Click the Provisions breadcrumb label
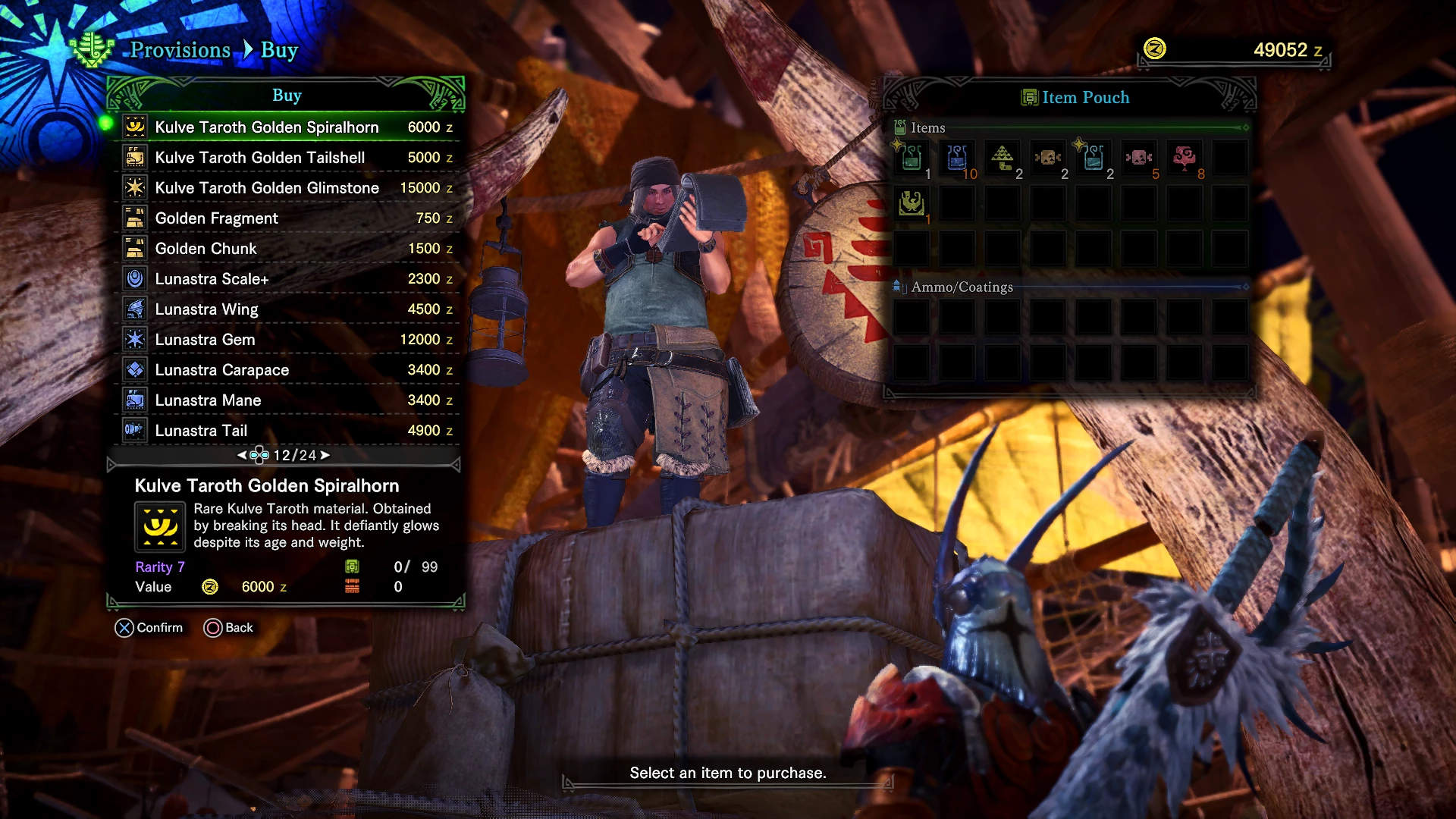Screen dimensions: 1456x819 point(180,50)
